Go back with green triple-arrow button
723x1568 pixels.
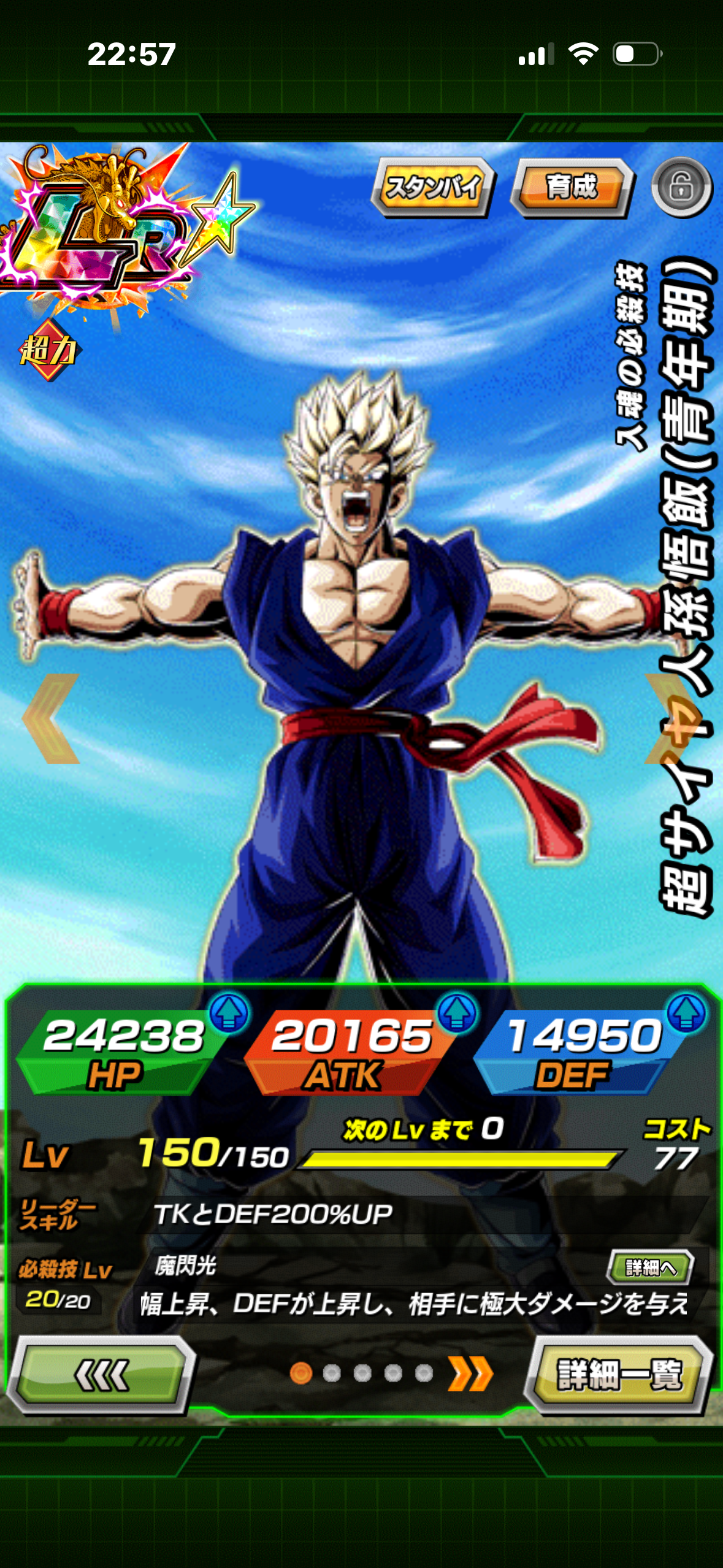click(101, 1374)
